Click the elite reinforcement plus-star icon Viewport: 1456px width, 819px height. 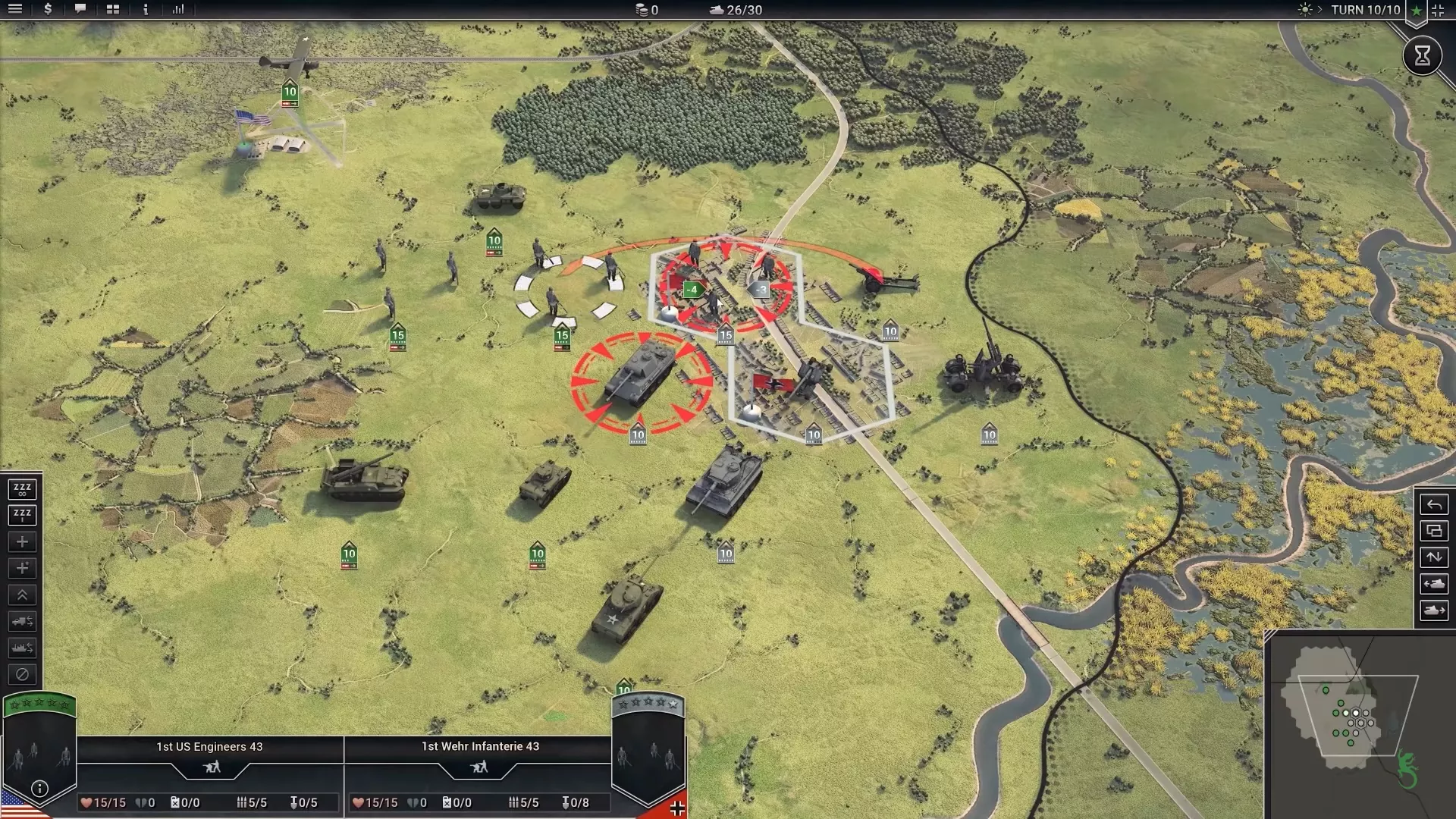point(22,568)
